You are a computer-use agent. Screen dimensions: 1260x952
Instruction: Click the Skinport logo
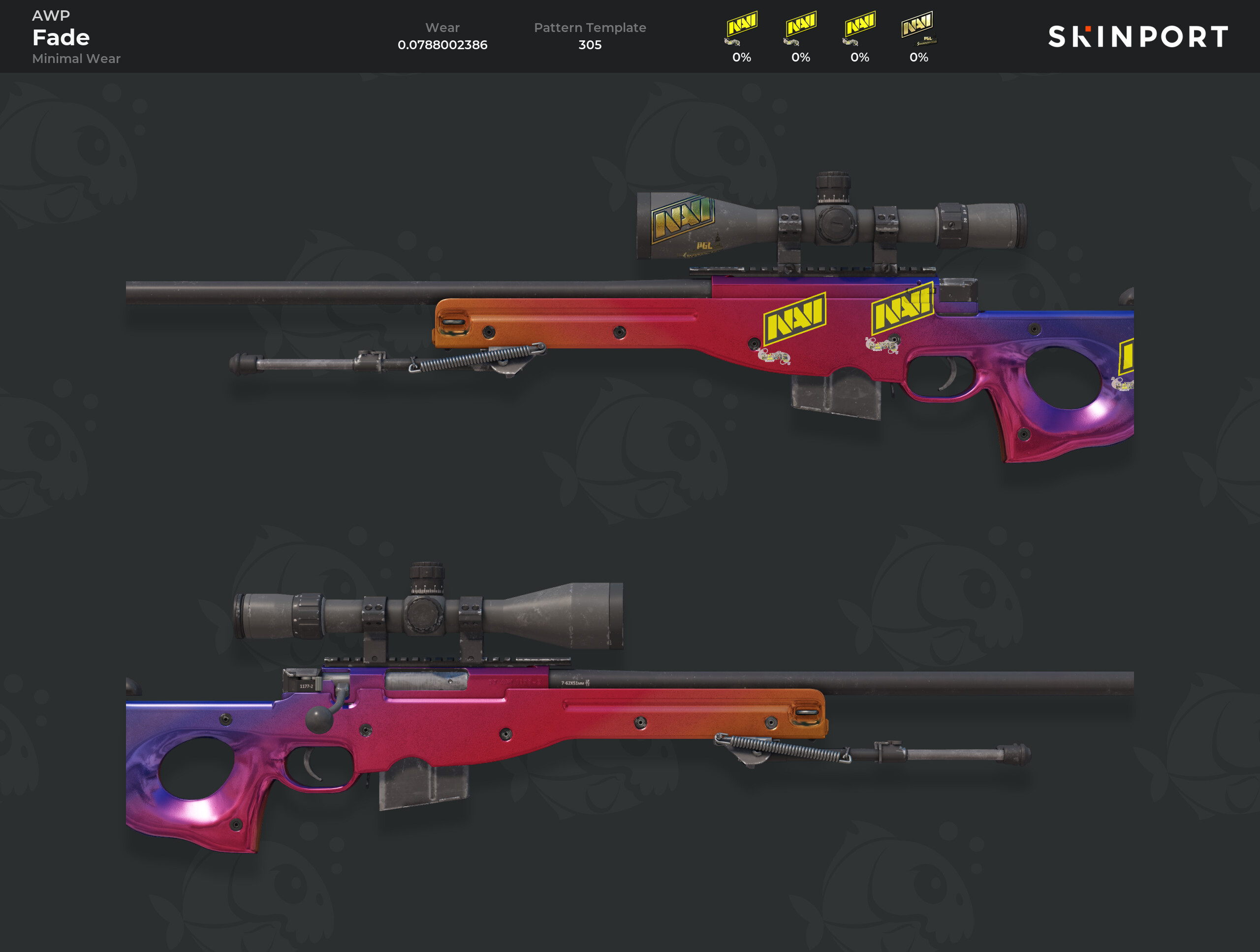pos(1137,37)
